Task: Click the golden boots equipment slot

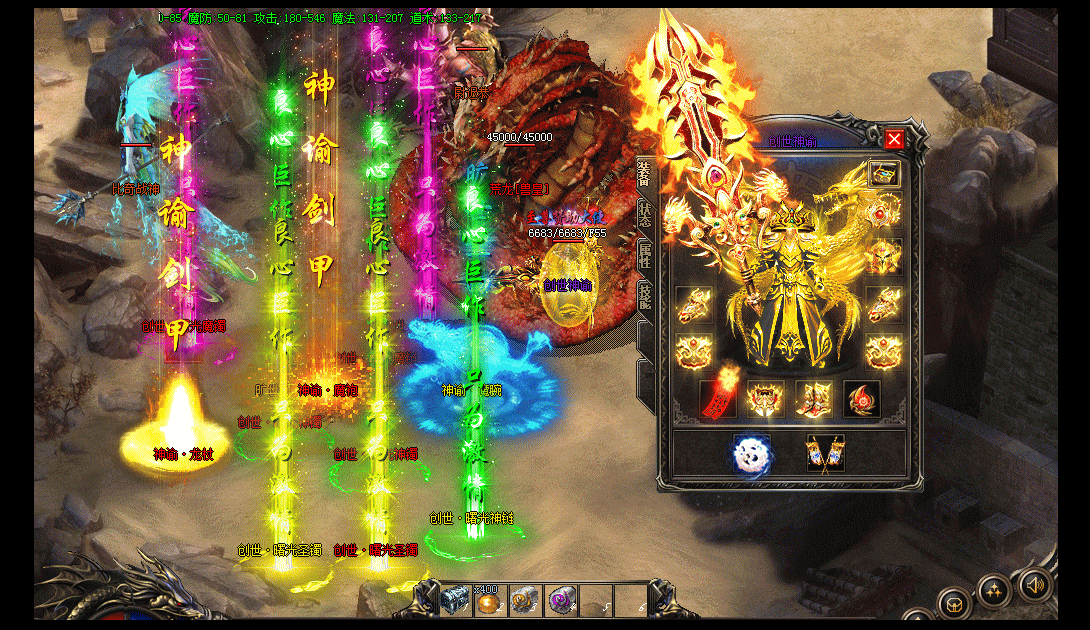Action: 813,398
